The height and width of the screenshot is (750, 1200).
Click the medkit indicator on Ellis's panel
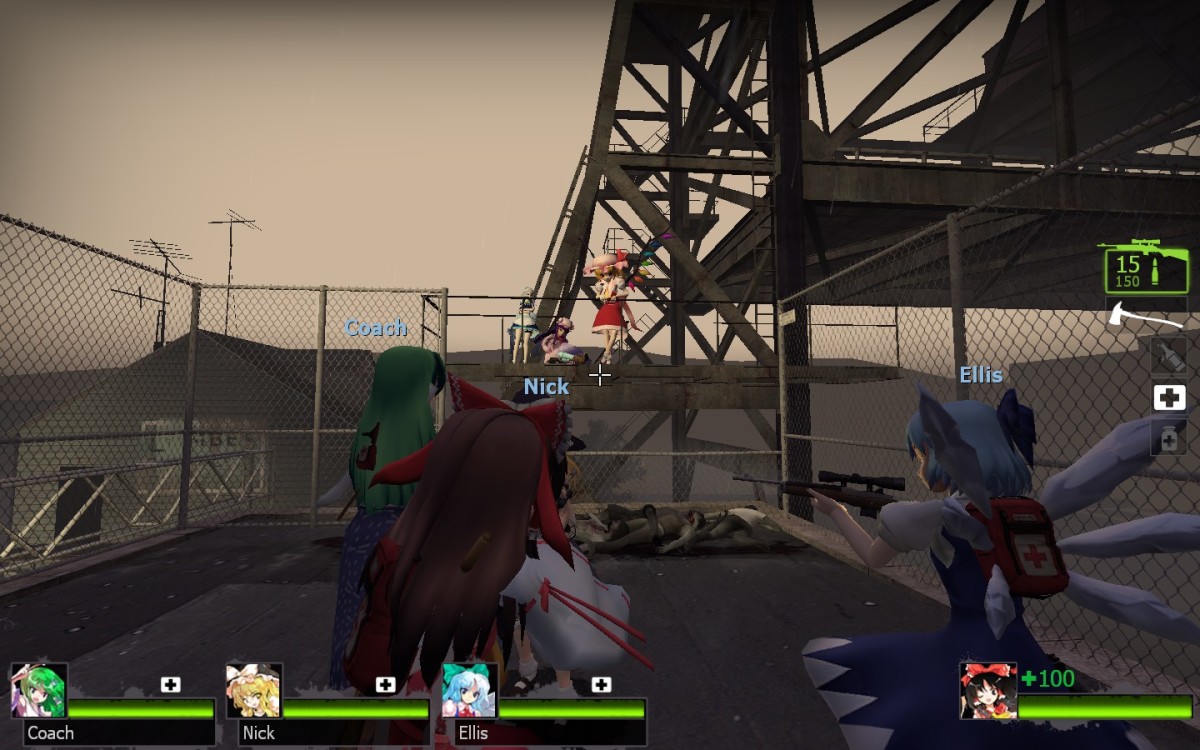pyautogui.click(x=601, y=685)
